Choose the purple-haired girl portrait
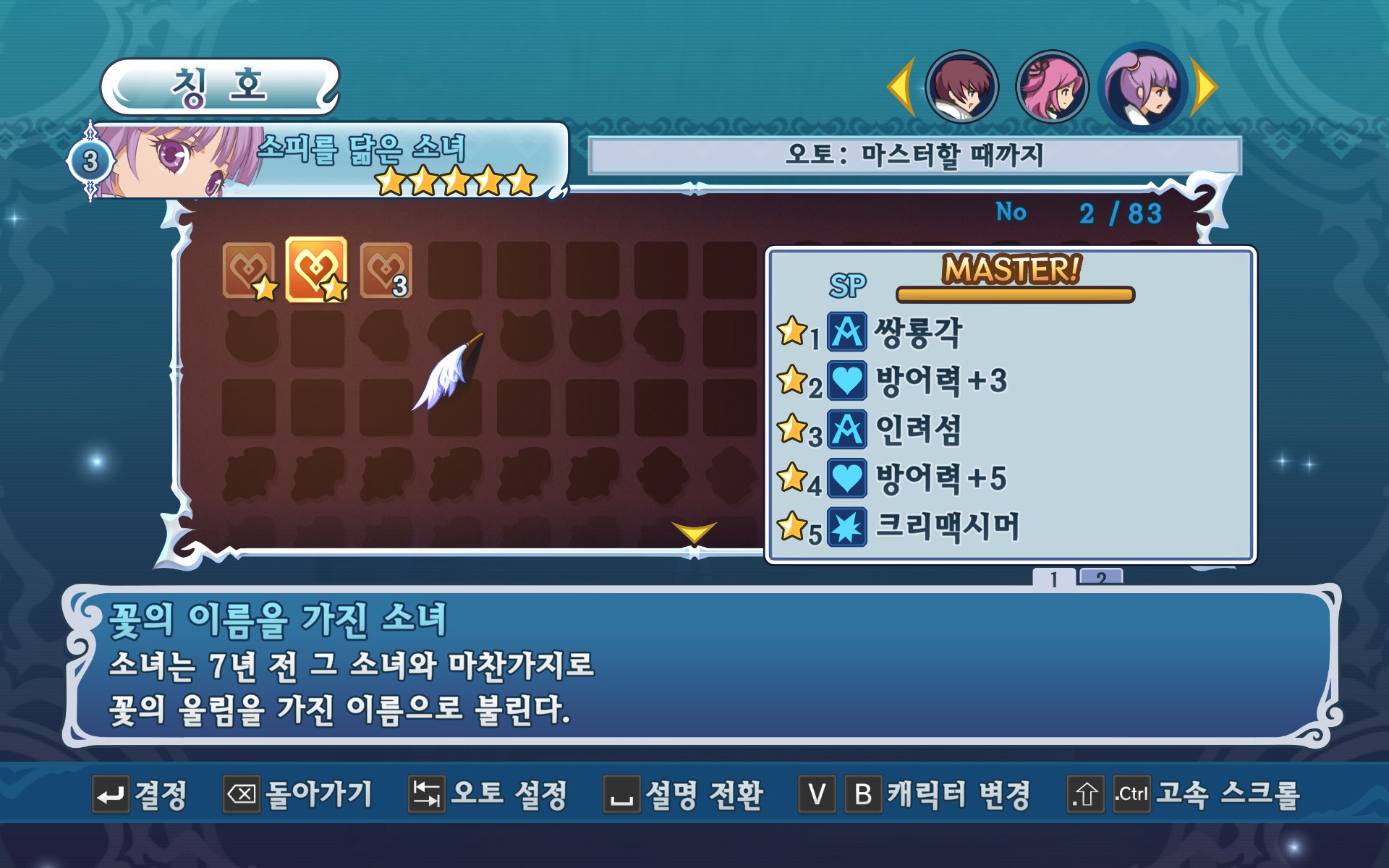Image resolution: width=1389 pixels, height=868 pixels. click(1143, 87)
